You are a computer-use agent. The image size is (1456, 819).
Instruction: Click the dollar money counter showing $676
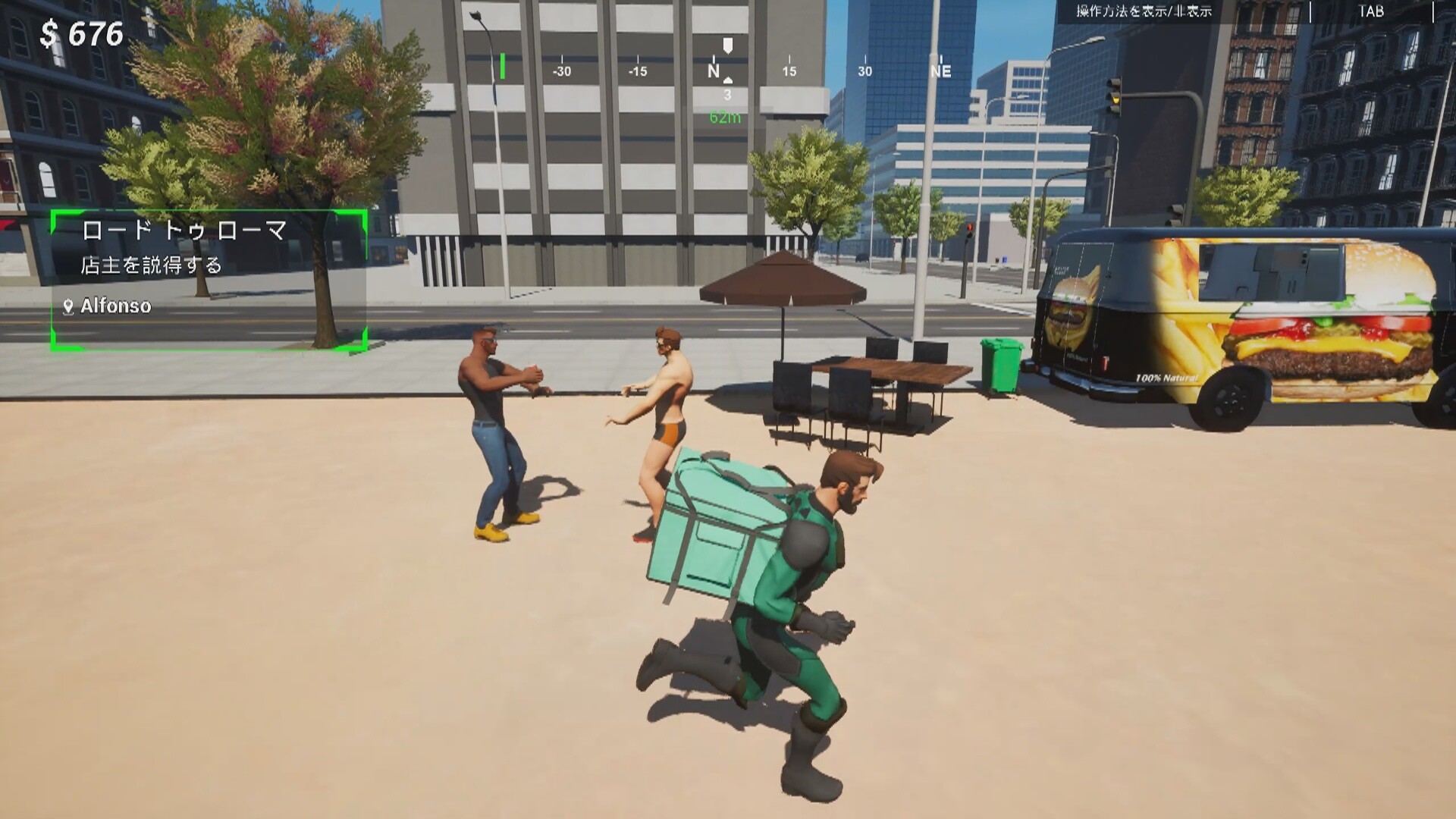tap(80, 33)
